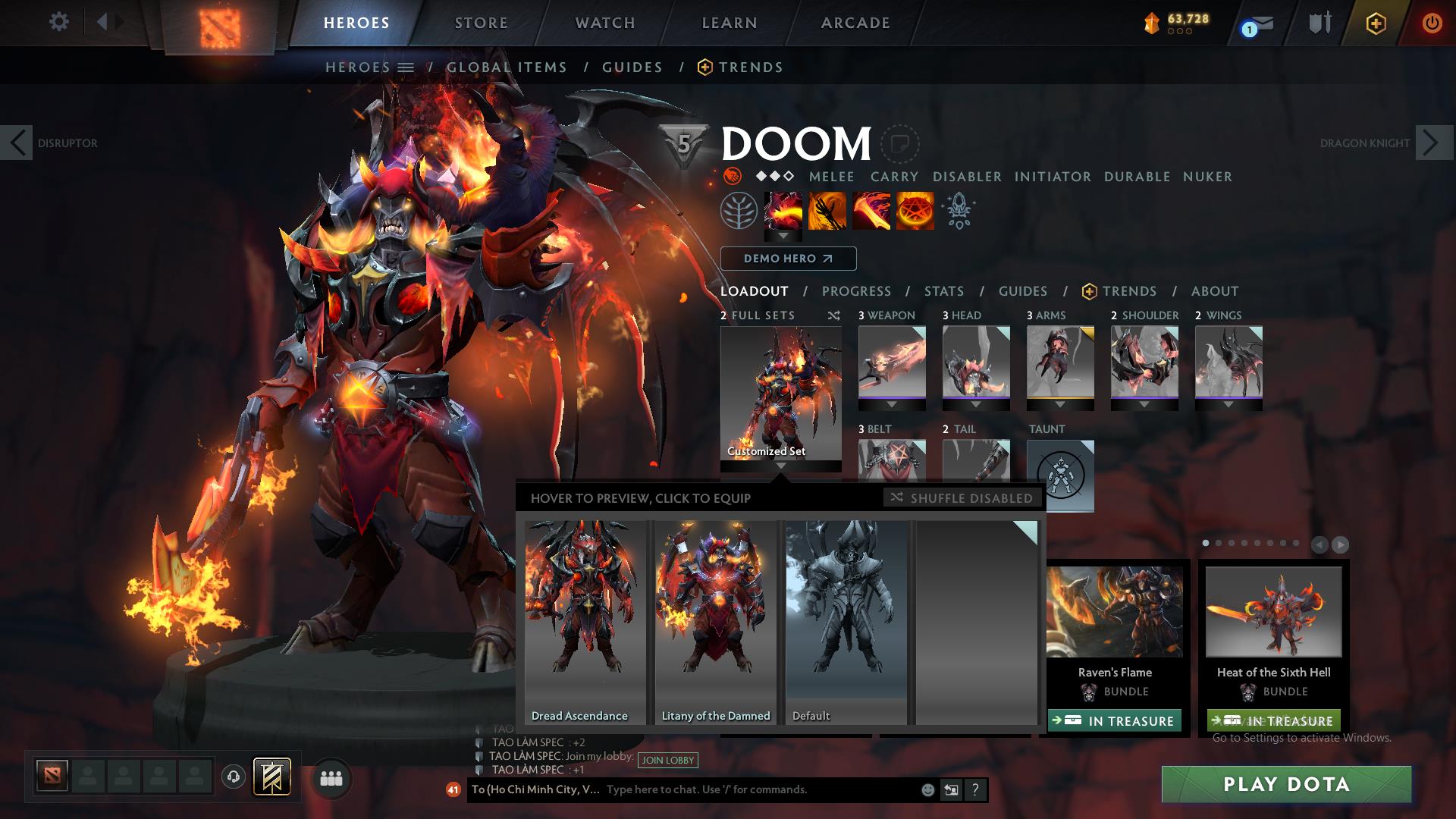The image size is (1456, 819).
Task: Click the PLAY DOTA button
Action: click(1285, 785)
